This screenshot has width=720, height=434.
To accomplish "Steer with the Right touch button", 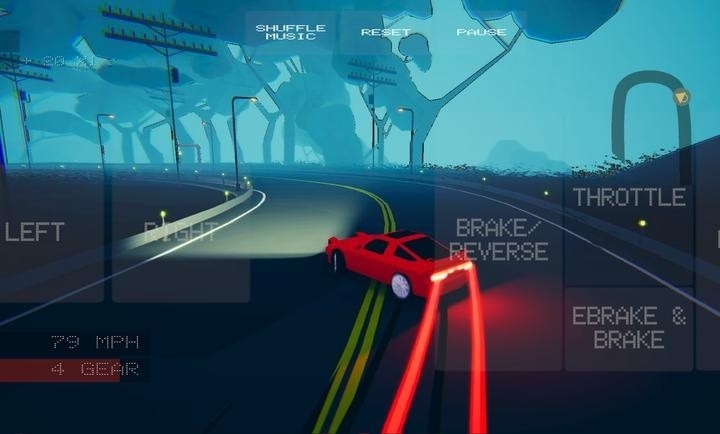I will (180, 232).
